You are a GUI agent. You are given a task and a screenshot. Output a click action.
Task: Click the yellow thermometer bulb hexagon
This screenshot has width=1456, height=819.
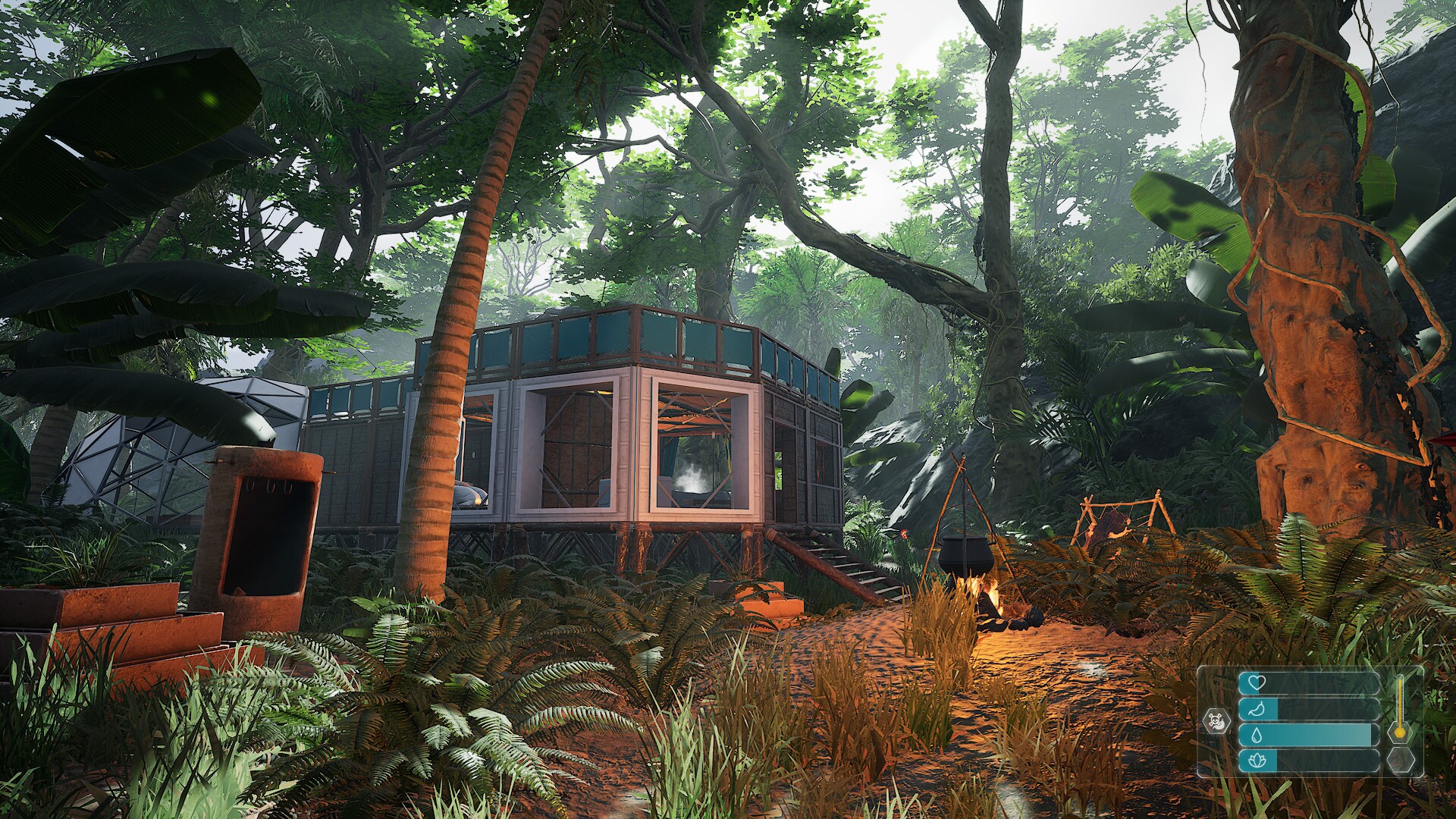click(x=1400, y=732)
